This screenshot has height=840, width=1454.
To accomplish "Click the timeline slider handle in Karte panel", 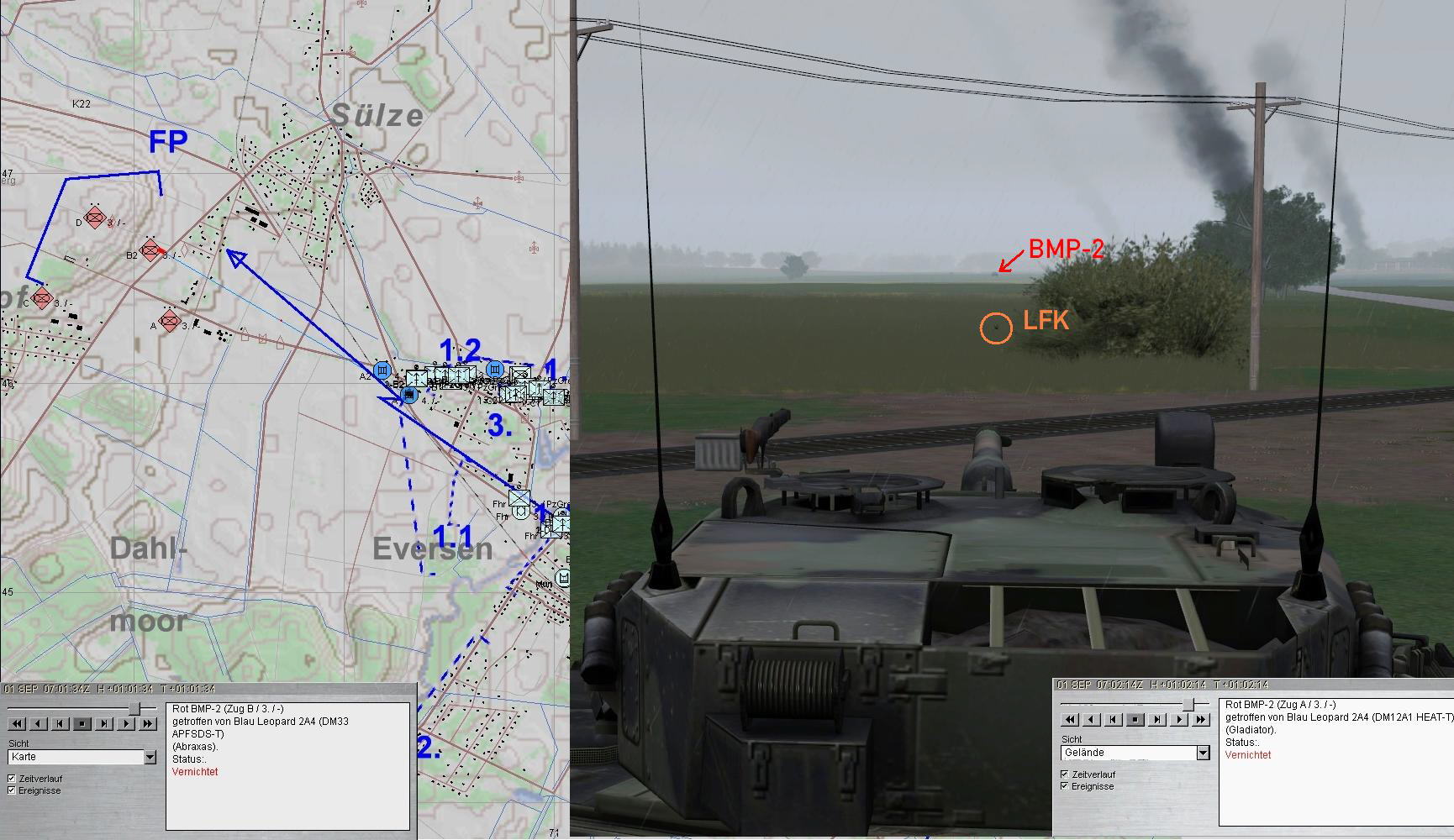I will pyautogui.click(x=134, y=709).
